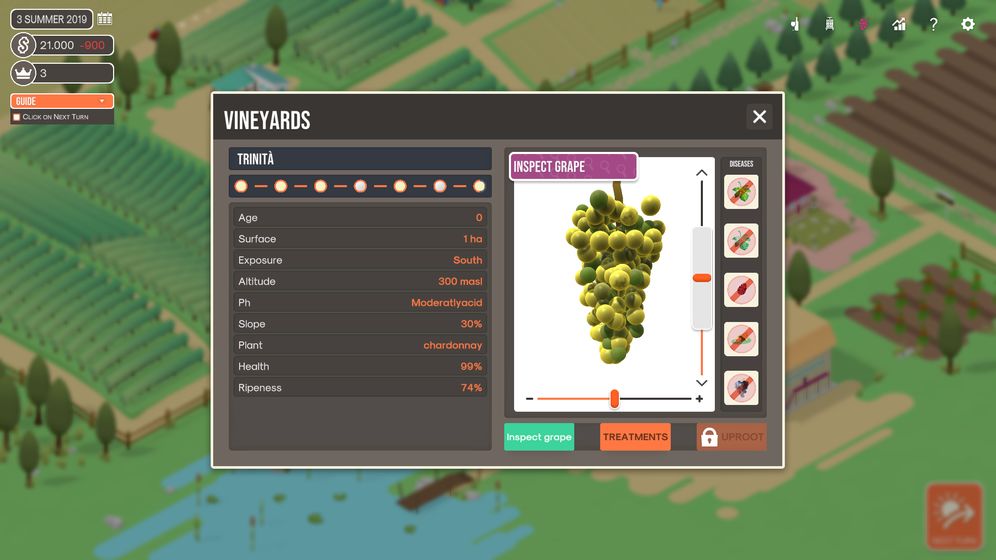The height and width of the screenshot is (560, 996).
Task: Open the statistics chart icon
Action: coord(899,24)
